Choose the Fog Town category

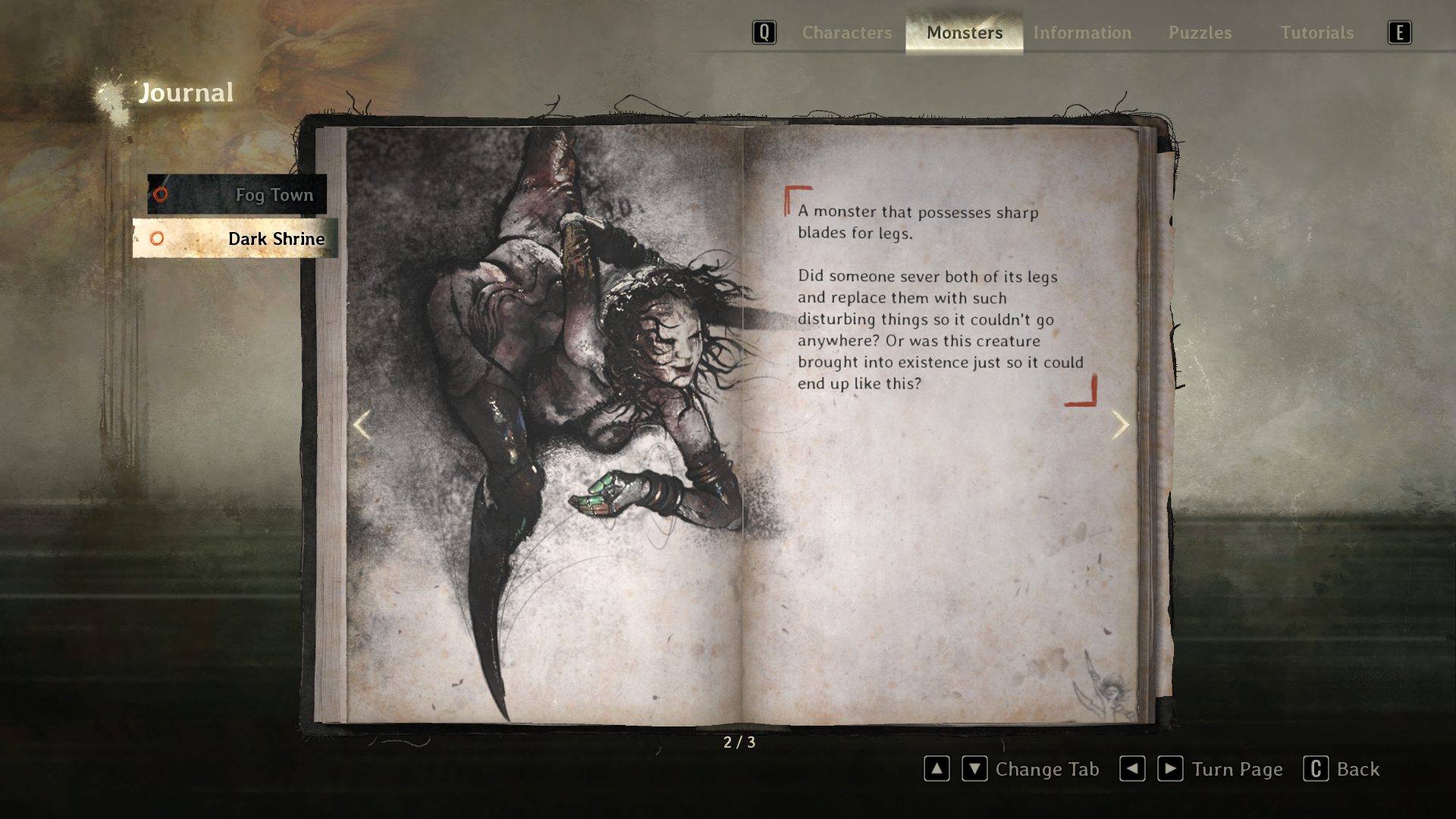(x=237, y=195)
